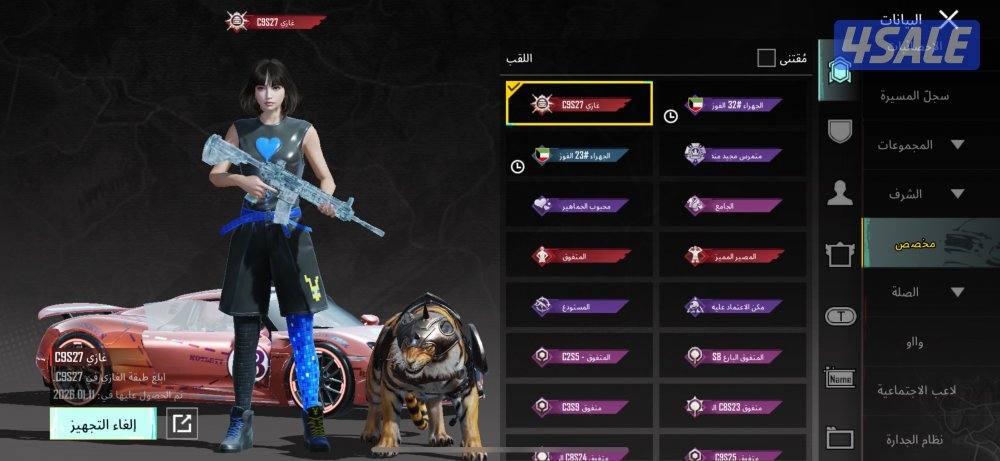Open سجل المسيرة career record

(x=914, y=97)
